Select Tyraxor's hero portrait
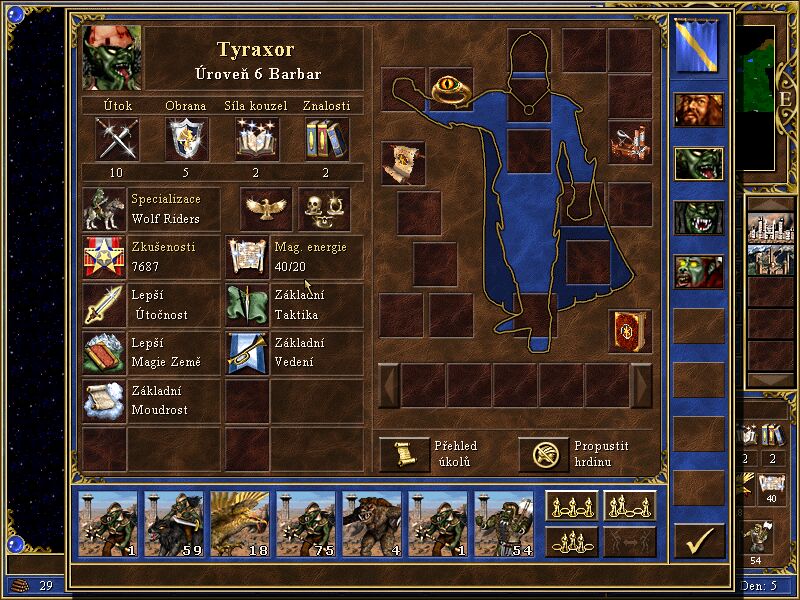The width and height of the screenshot is (800, 600). tap(112, 58)
